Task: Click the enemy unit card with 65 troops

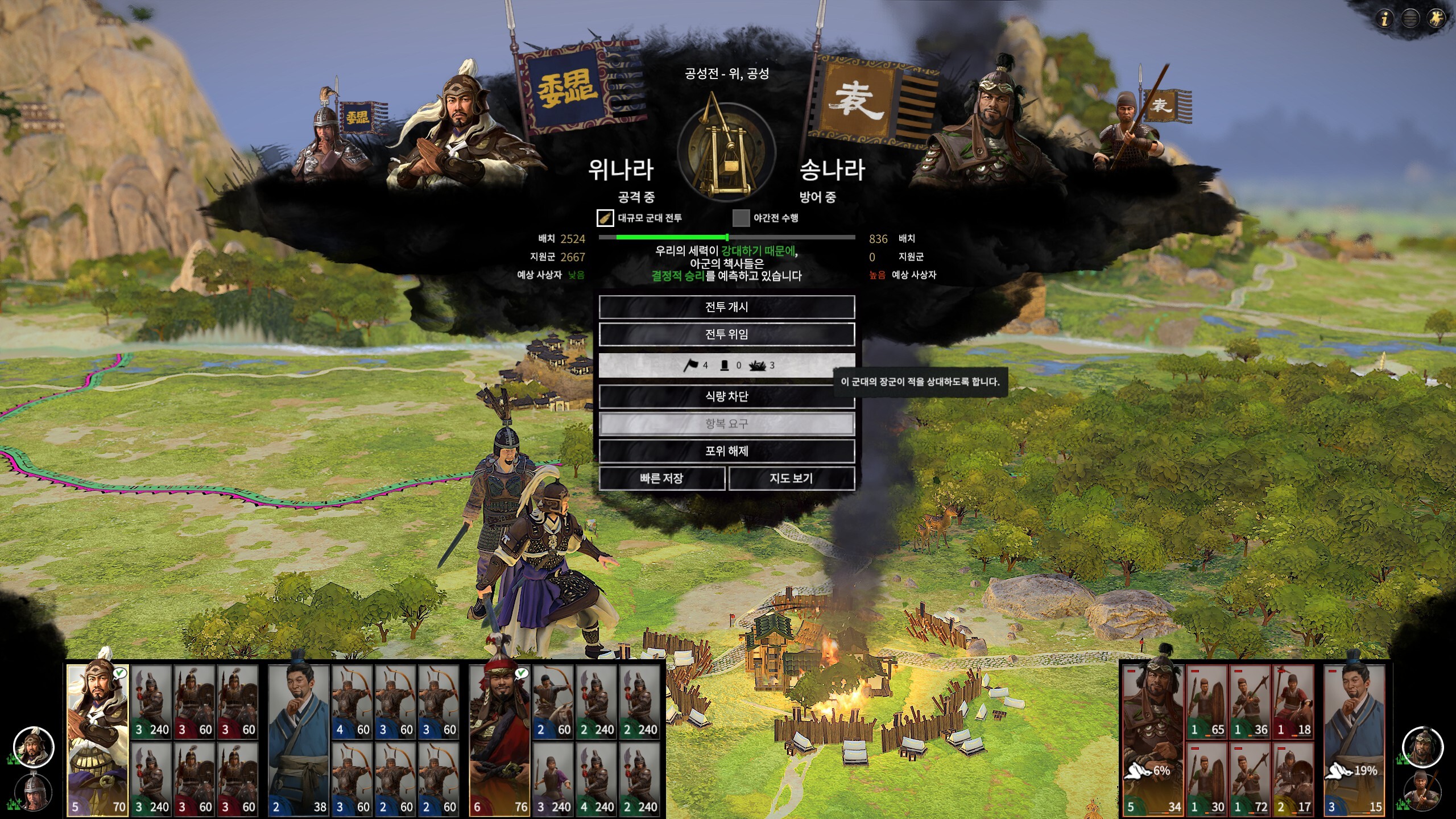Action: (x=1206, y=702)
